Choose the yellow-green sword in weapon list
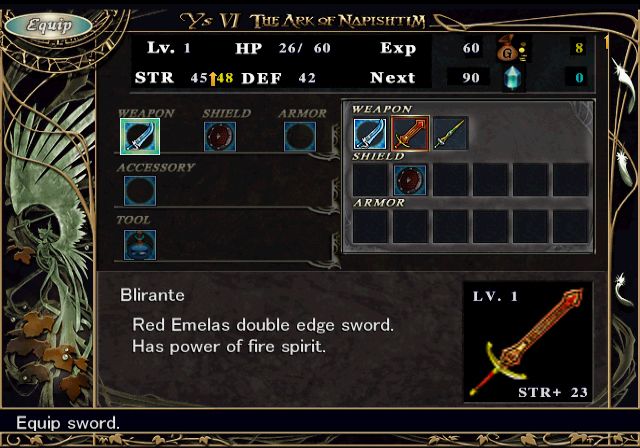This screenshot has height=448, width=640. [450, 134]
